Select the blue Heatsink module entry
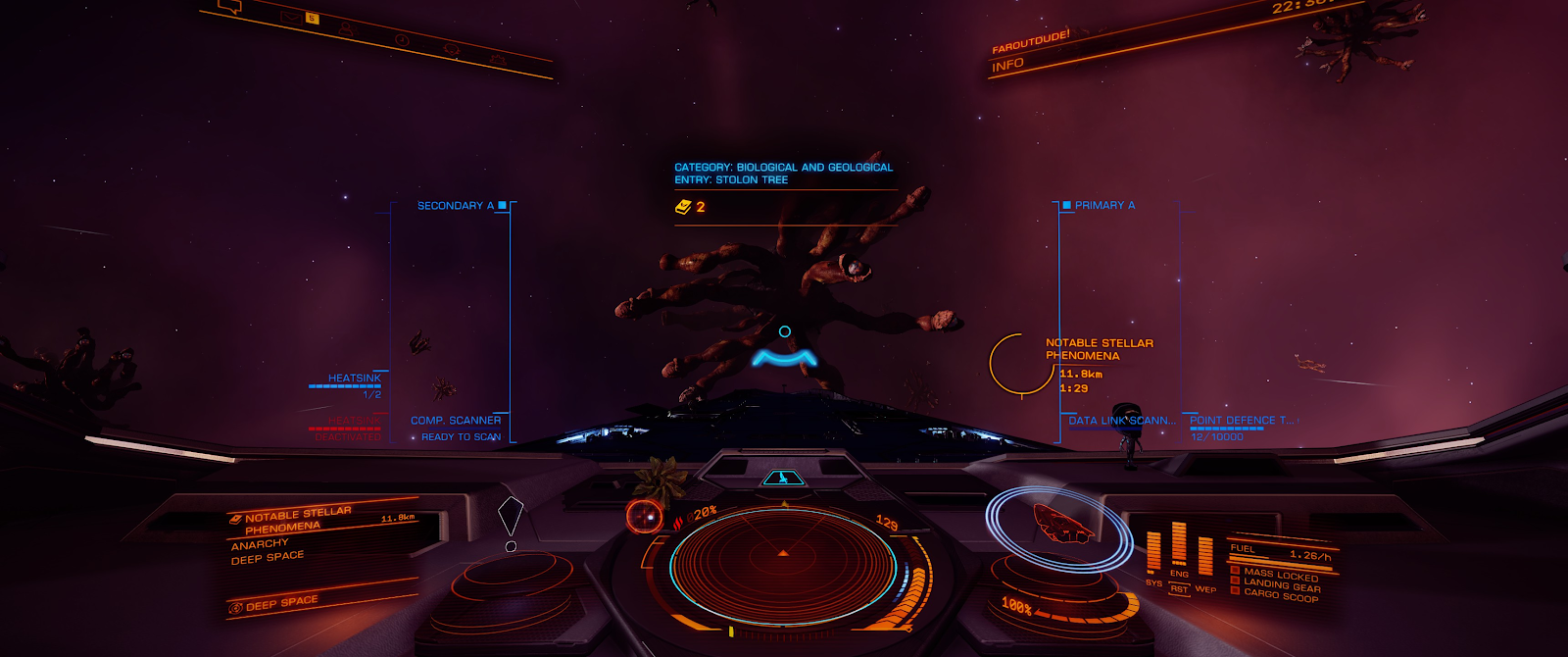The image size is (1568, 657). (354, 379)
